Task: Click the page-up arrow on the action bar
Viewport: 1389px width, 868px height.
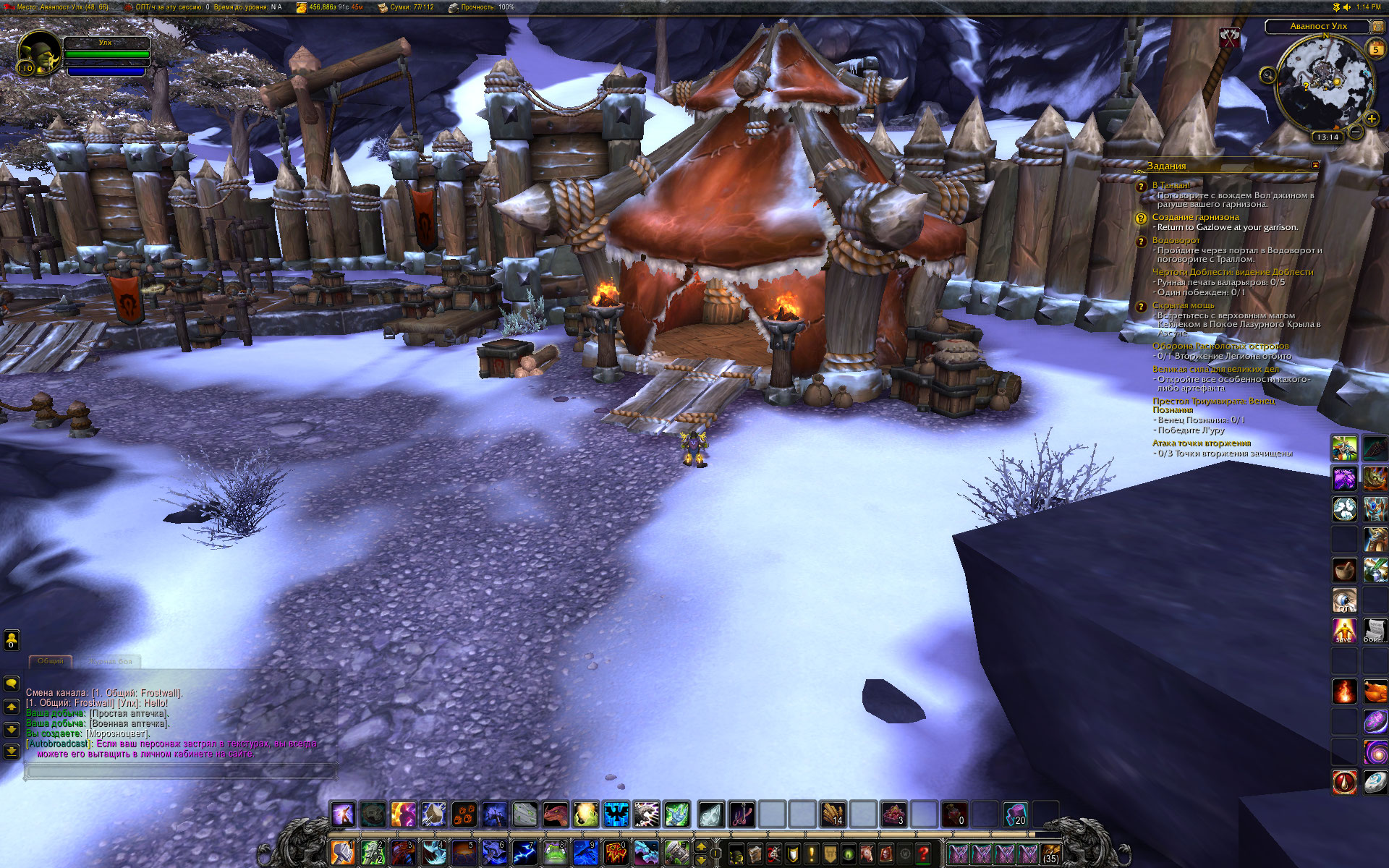Action: click(x=700, y=846)
